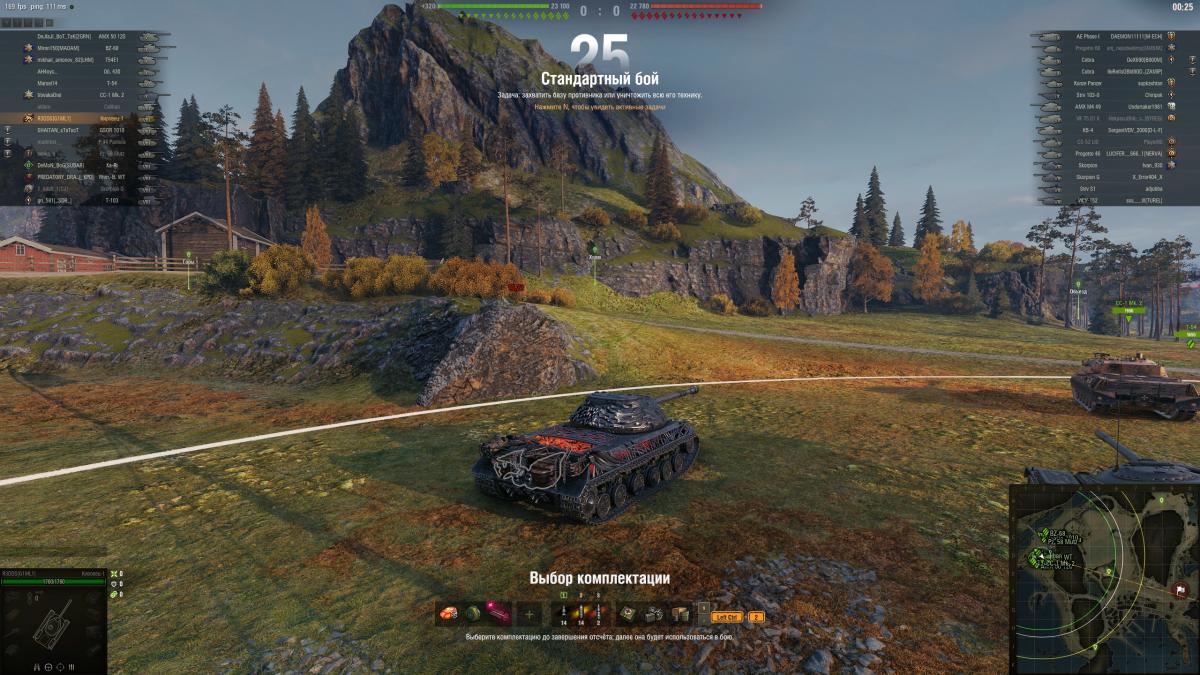
Task: Choose the green round equipment slot
Action: [x=473, y=614]
